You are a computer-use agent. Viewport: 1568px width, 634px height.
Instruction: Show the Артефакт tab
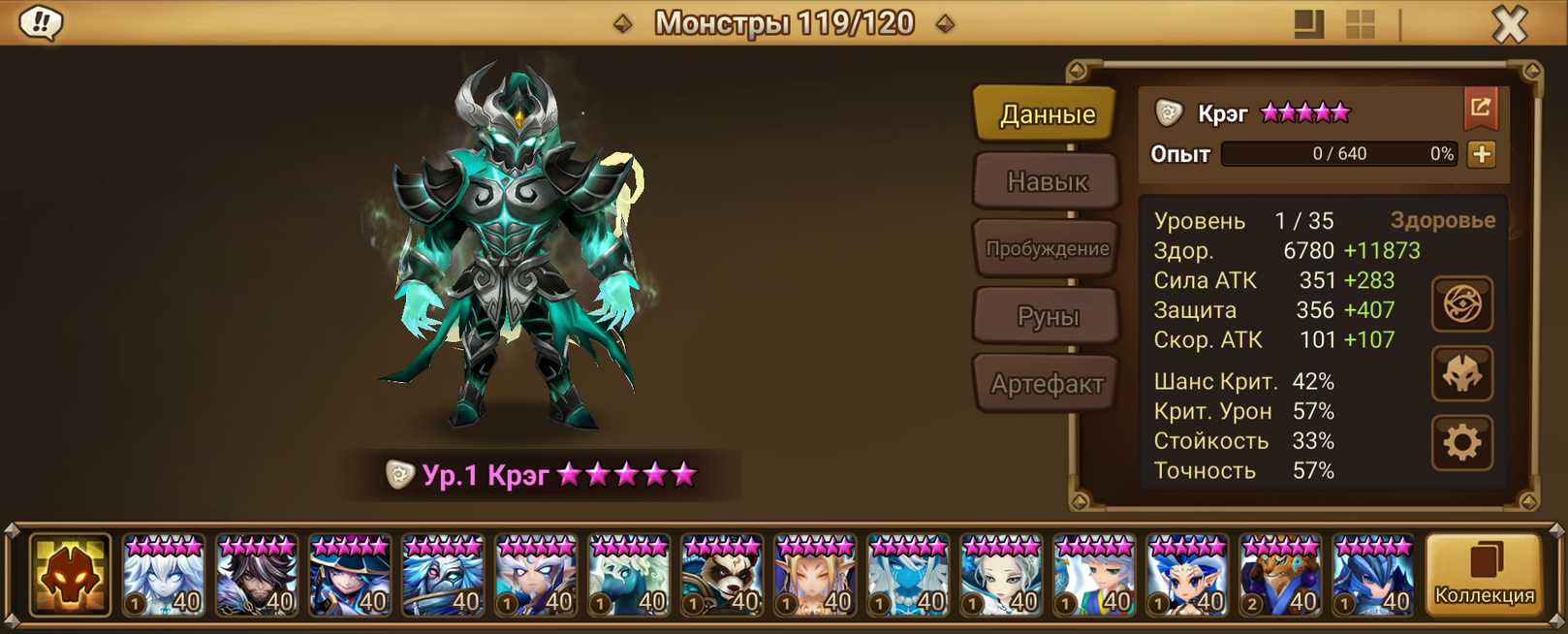(1047, 384)
